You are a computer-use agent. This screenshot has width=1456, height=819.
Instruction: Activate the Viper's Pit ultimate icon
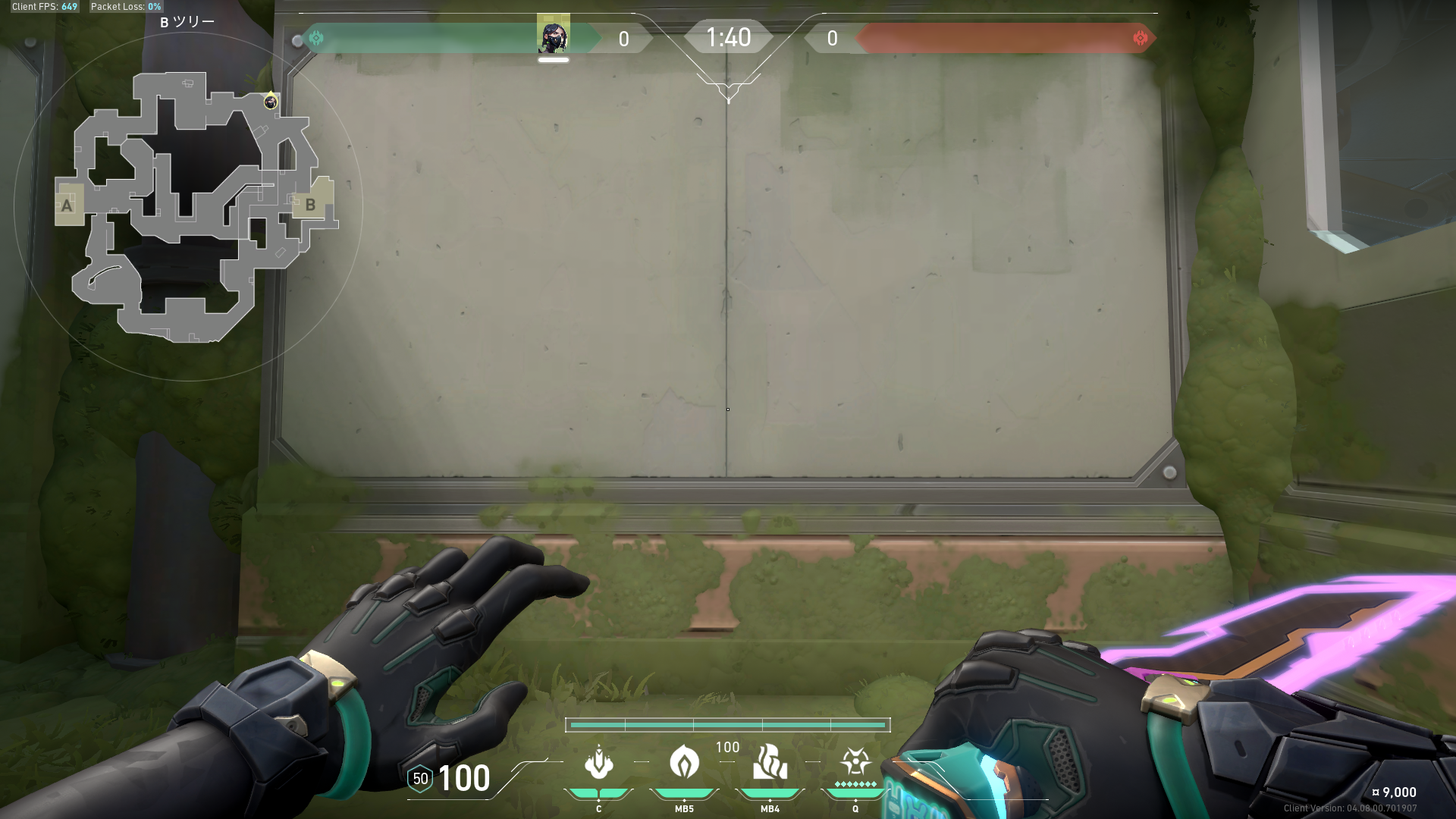[855, 761]
